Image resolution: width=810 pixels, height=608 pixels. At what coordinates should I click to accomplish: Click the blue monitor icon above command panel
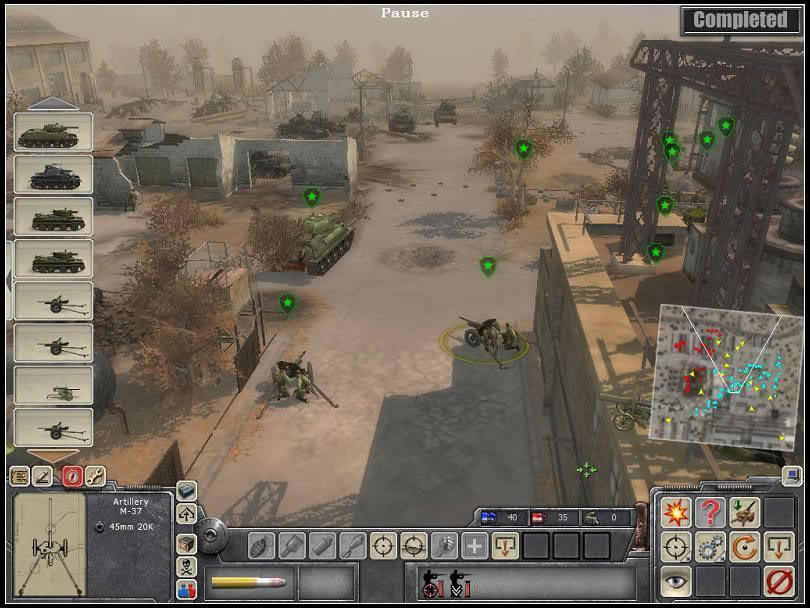[187, 491]
